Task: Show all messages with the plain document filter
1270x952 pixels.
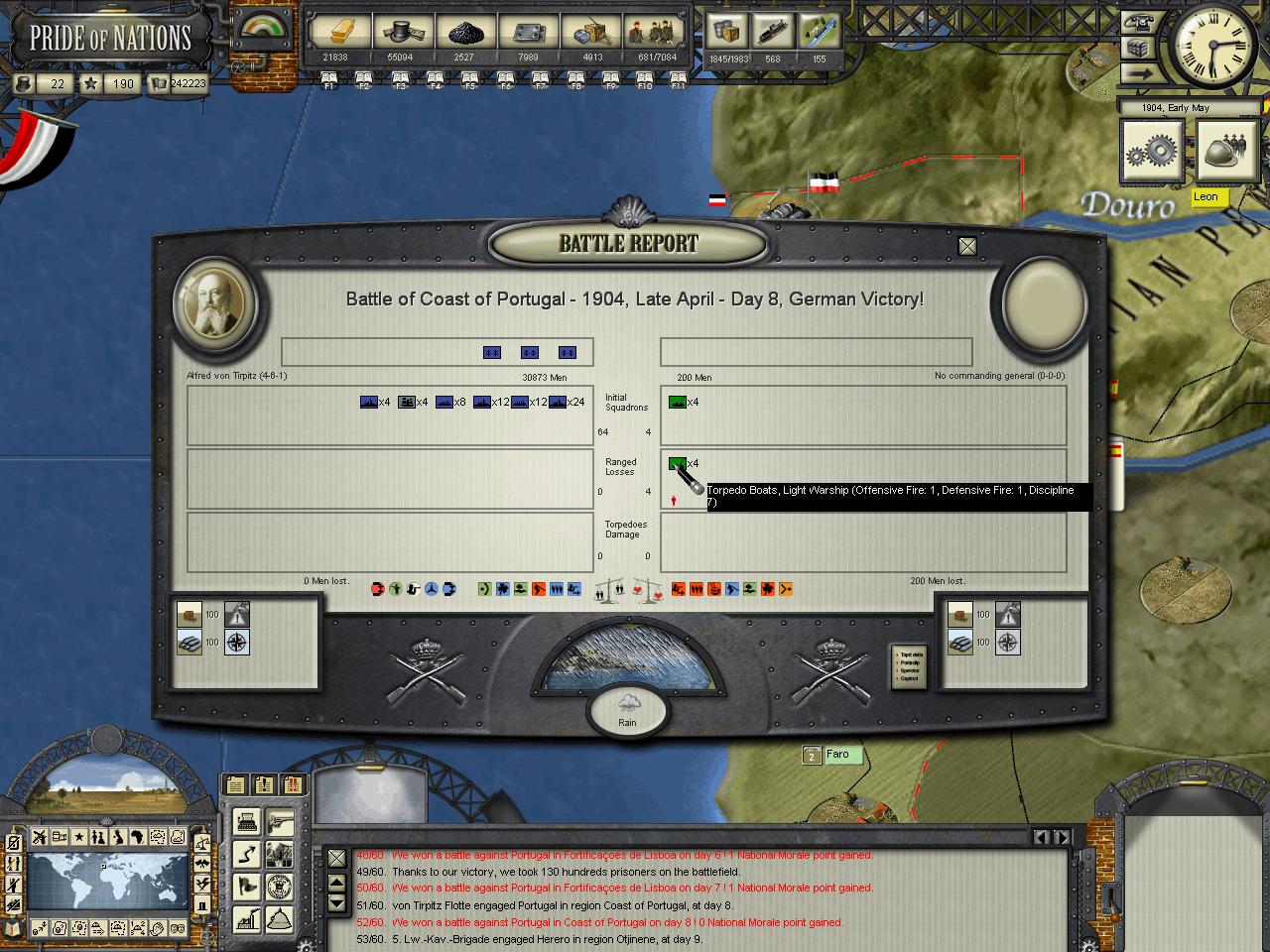Action: tap(235, 784)
